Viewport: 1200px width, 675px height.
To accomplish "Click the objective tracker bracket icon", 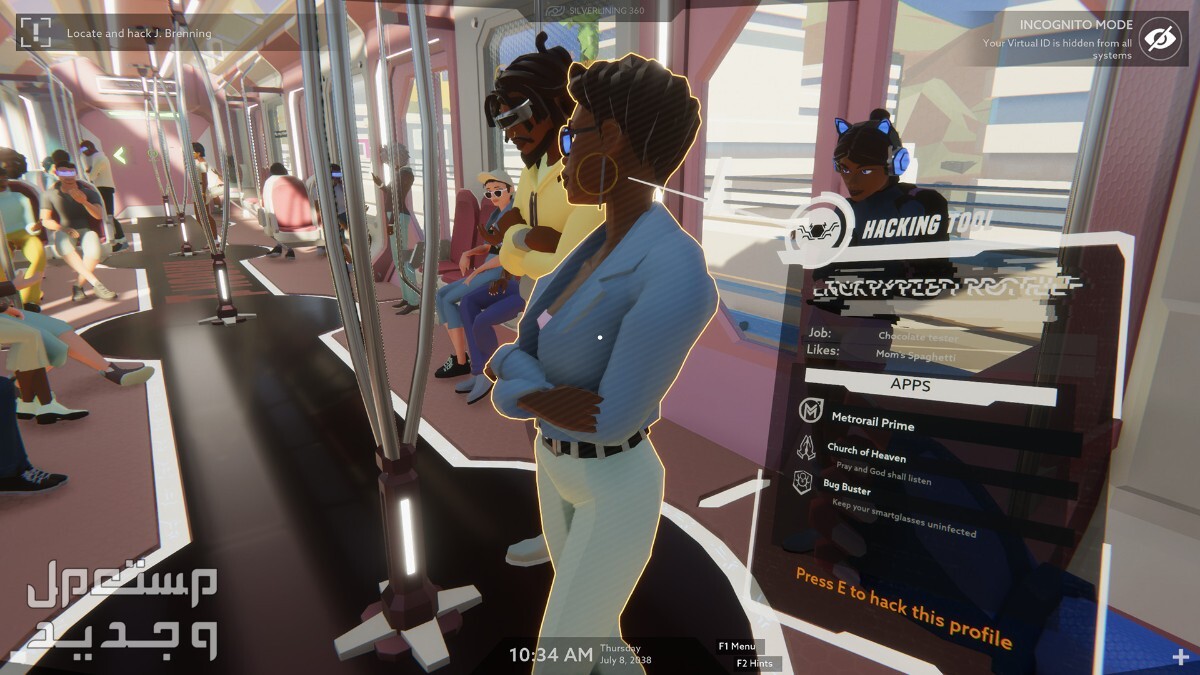I will 34,32.
